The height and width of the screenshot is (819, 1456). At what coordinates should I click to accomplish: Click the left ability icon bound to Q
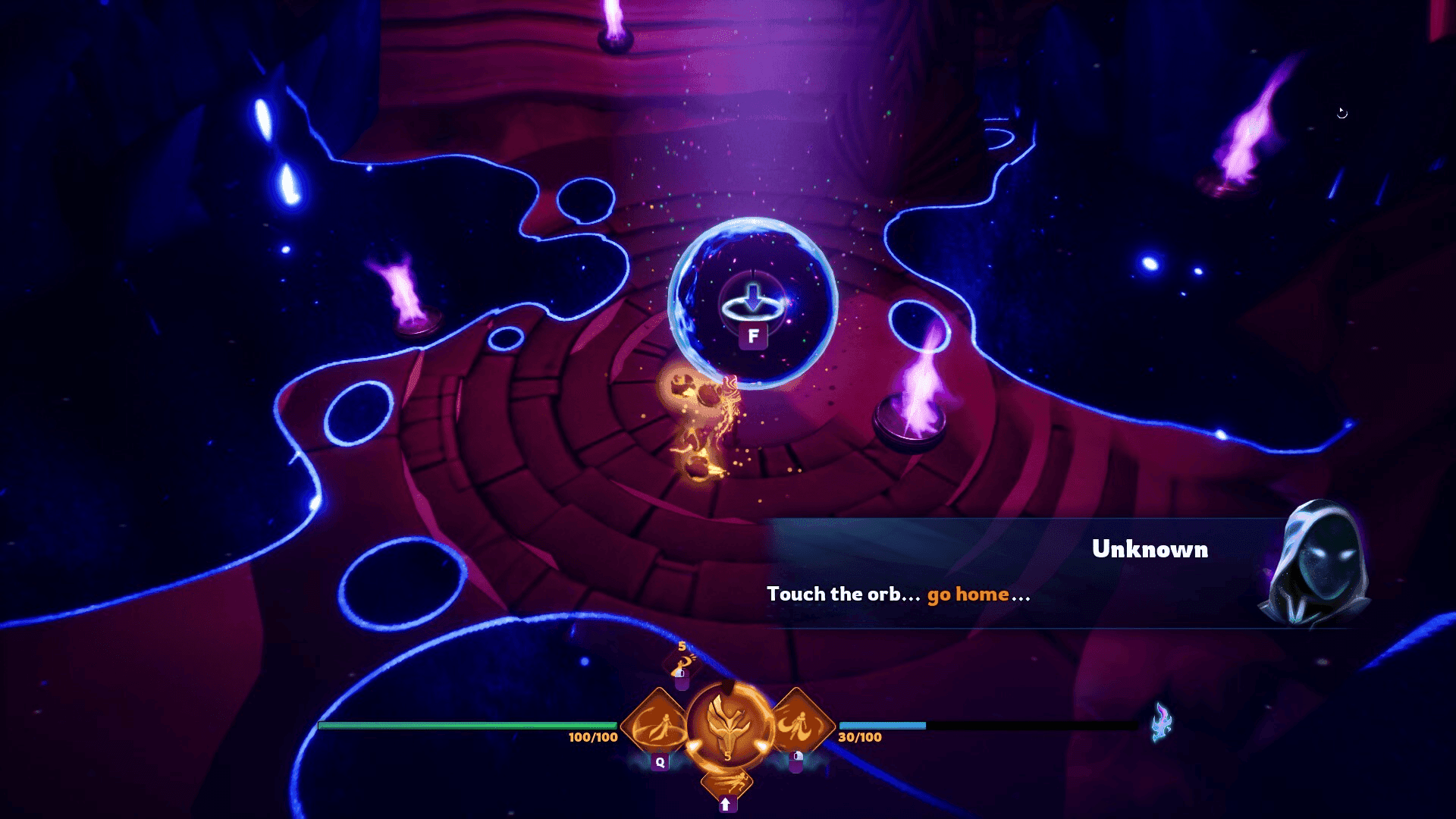click(x=661, y=723)
